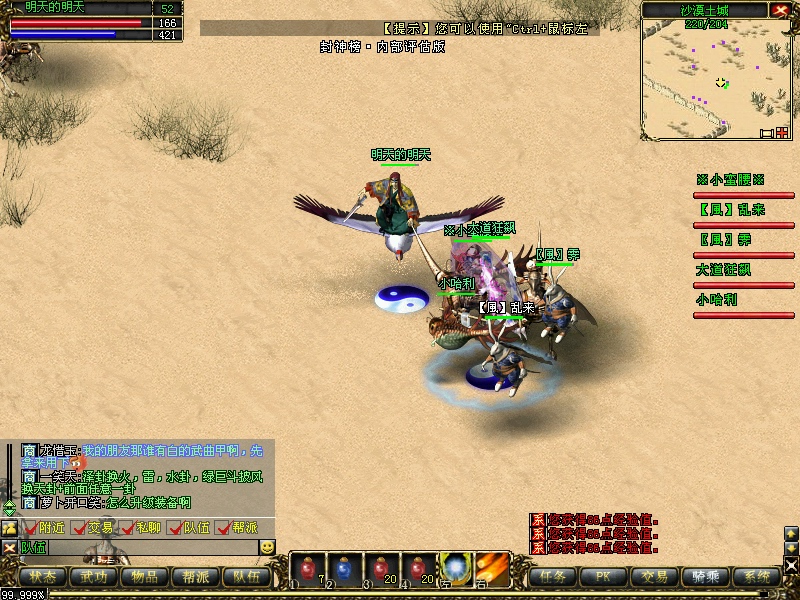Toggle the 私聊 private chat filter checkbox

point(128,528)
